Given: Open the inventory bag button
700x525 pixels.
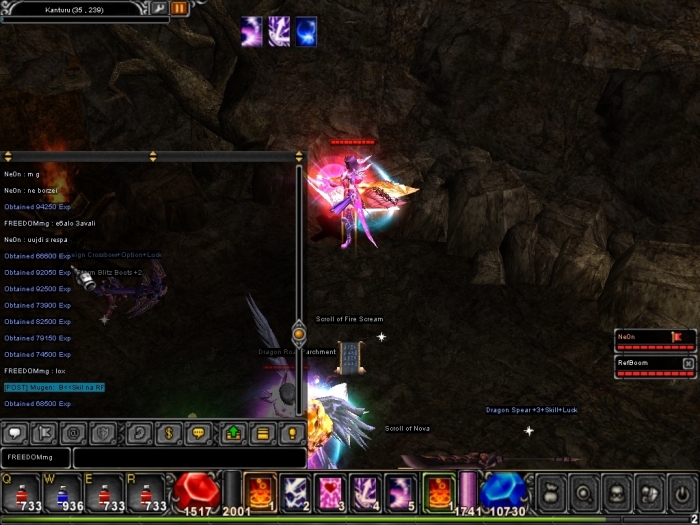Looking at the screenshot, I should tap(551, 492).
